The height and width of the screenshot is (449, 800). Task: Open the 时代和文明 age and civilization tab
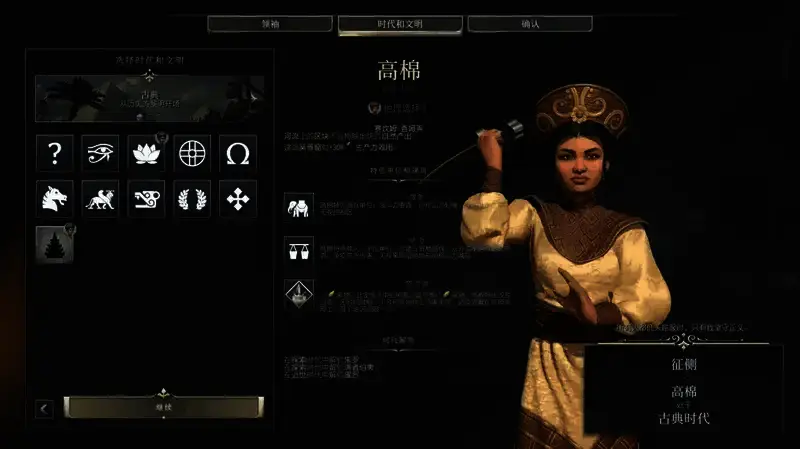tap(400, 23)
